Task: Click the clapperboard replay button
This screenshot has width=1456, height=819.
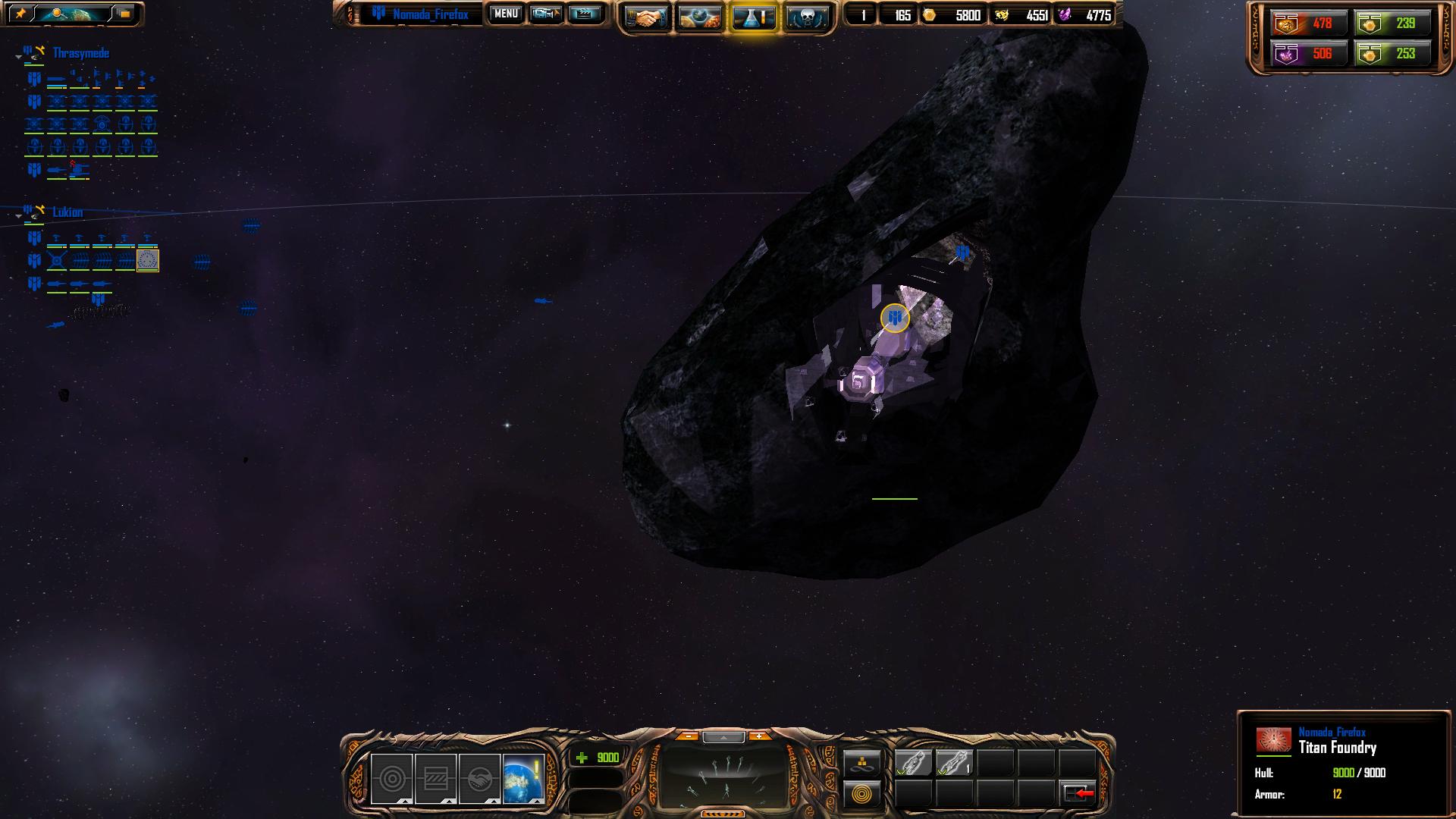Action: [584, 14]
